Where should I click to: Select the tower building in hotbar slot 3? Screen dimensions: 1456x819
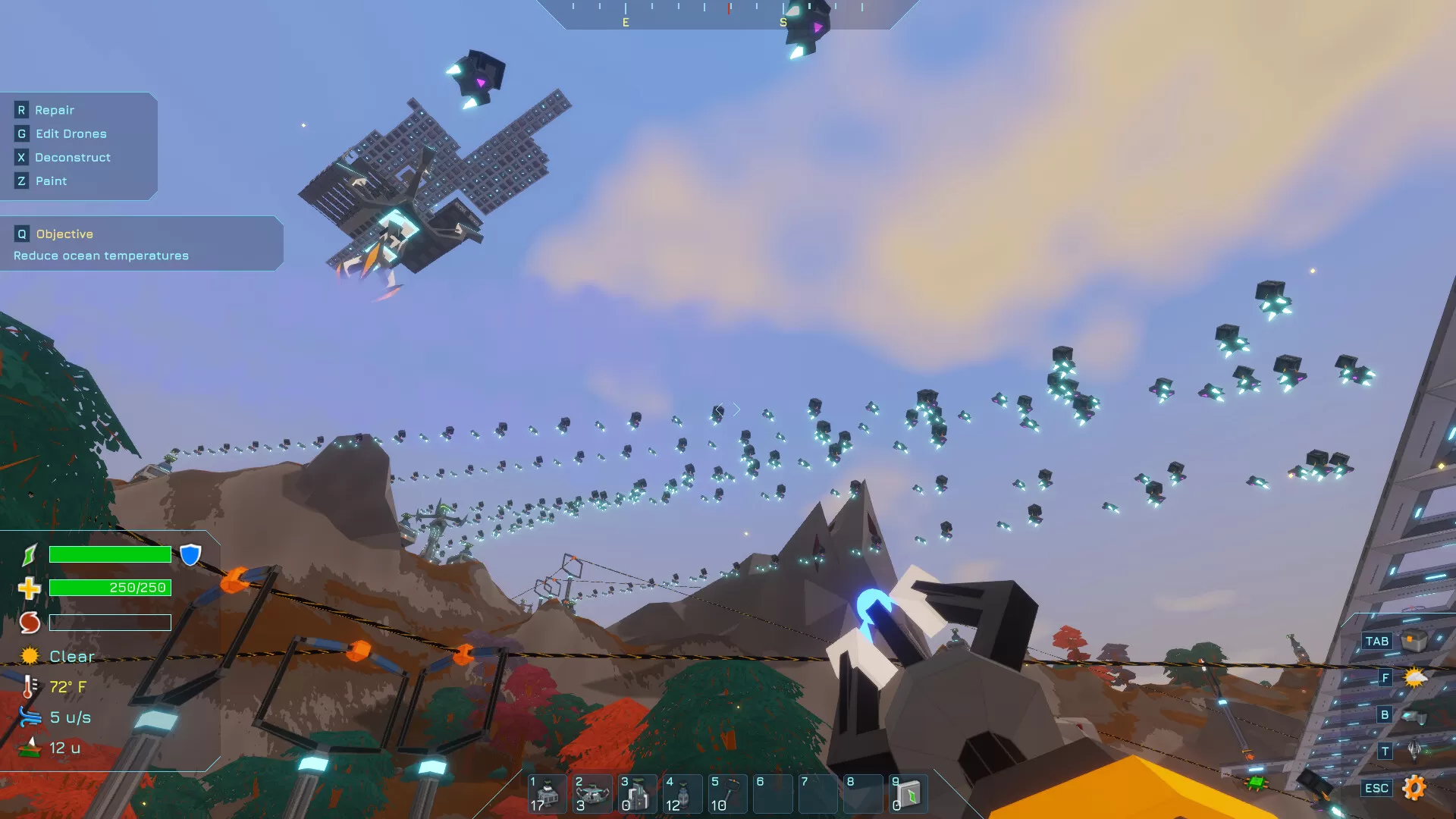click(637, 793)
